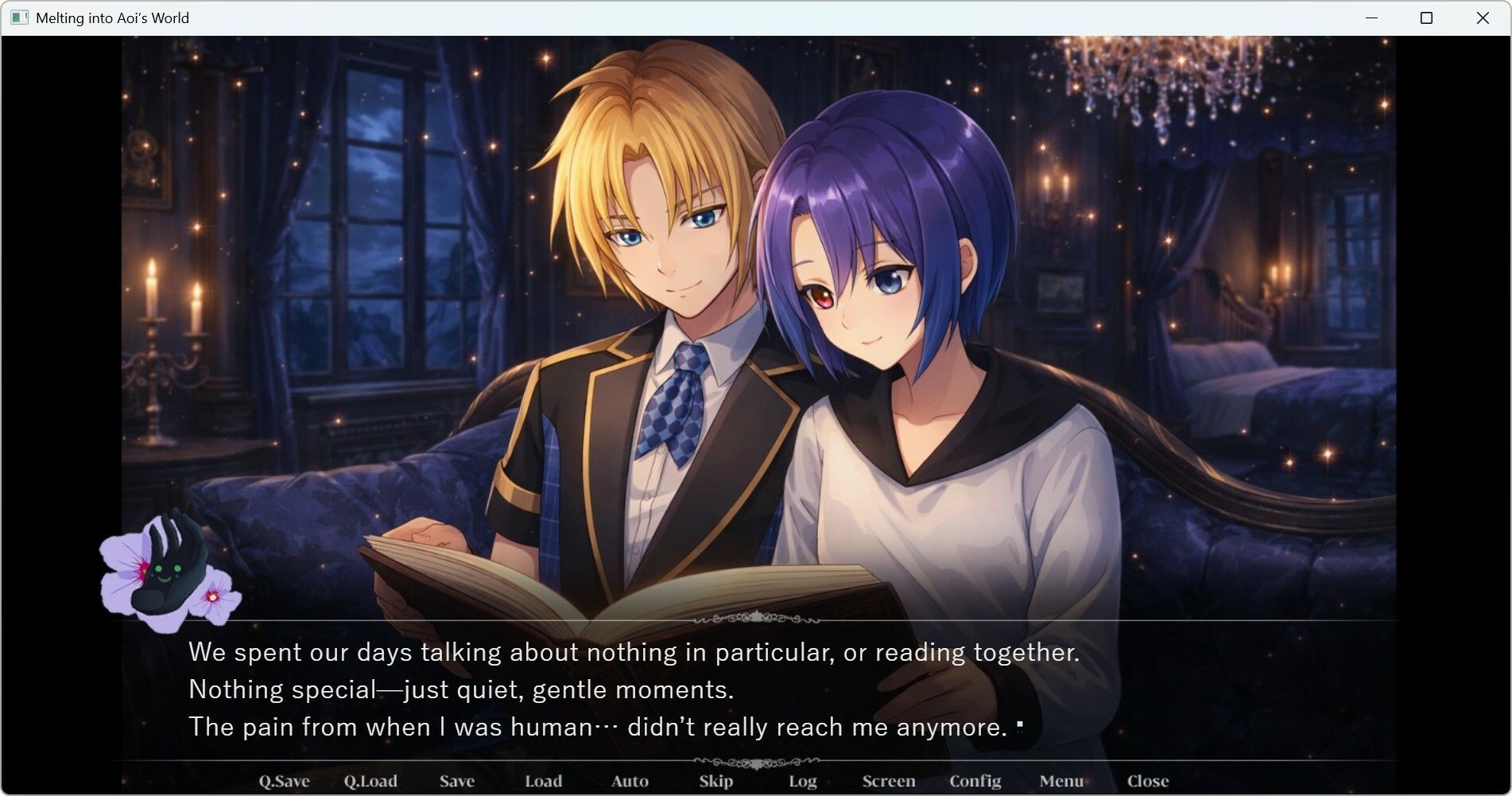Click the blinking text-advance indicator
This screenshot has height=796, width=1512.
(x=1021, y=725)
